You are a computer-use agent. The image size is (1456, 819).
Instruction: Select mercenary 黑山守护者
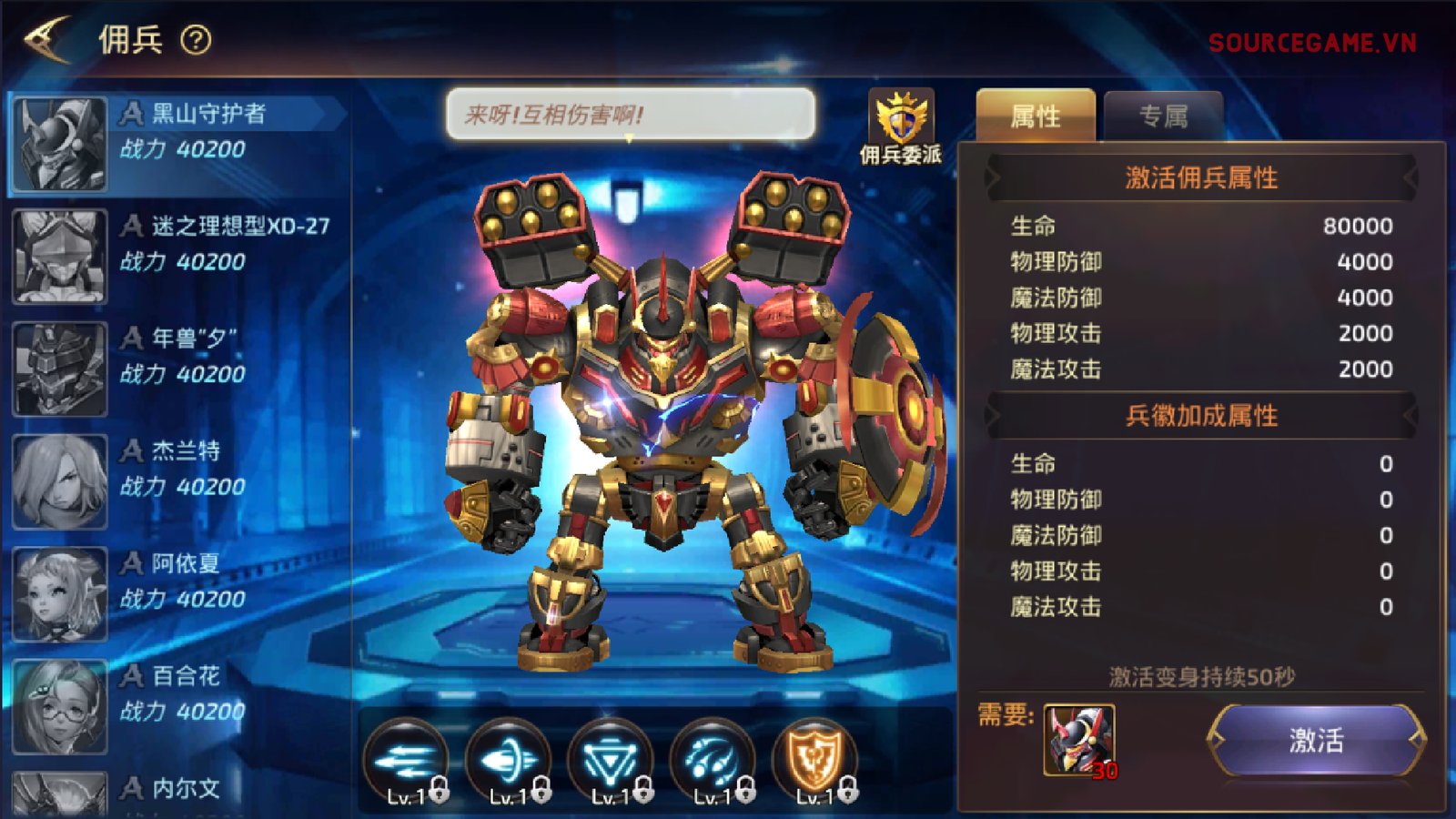[177, 144]
